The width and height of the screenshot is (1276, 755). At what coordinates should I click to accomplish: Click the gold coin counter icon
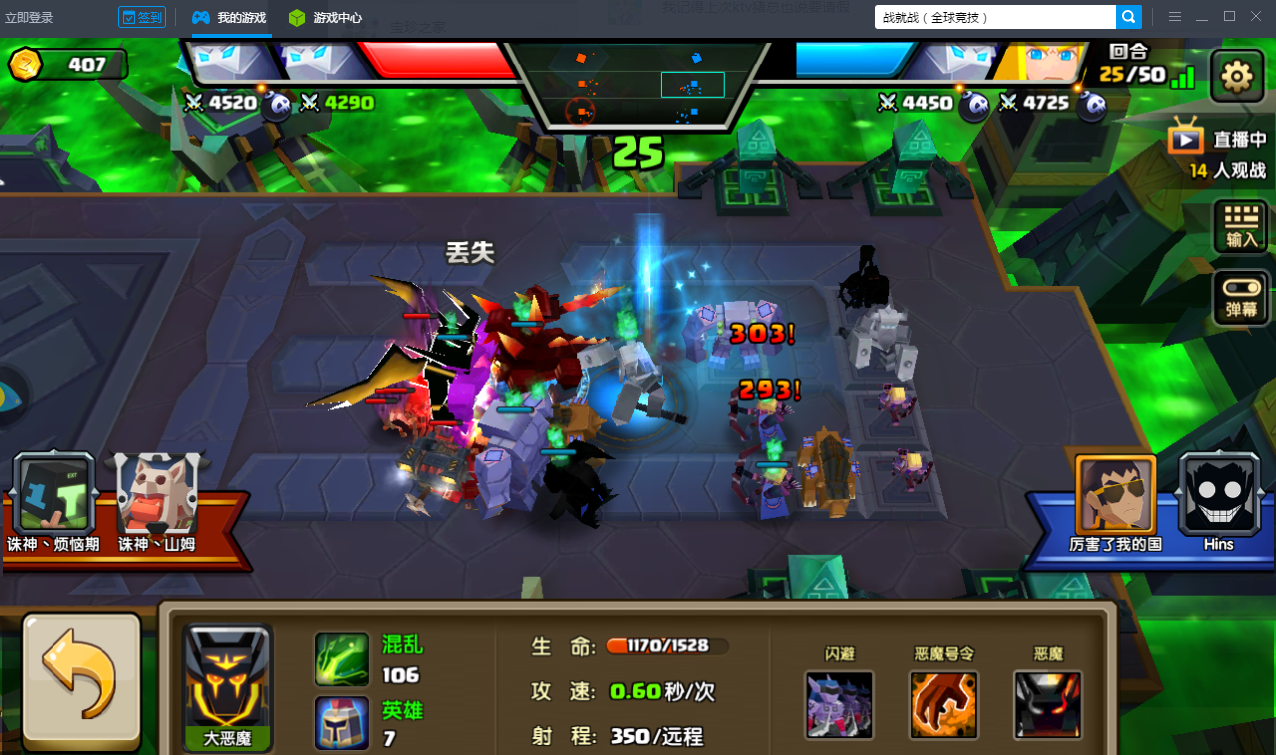(x=26, y=65)
